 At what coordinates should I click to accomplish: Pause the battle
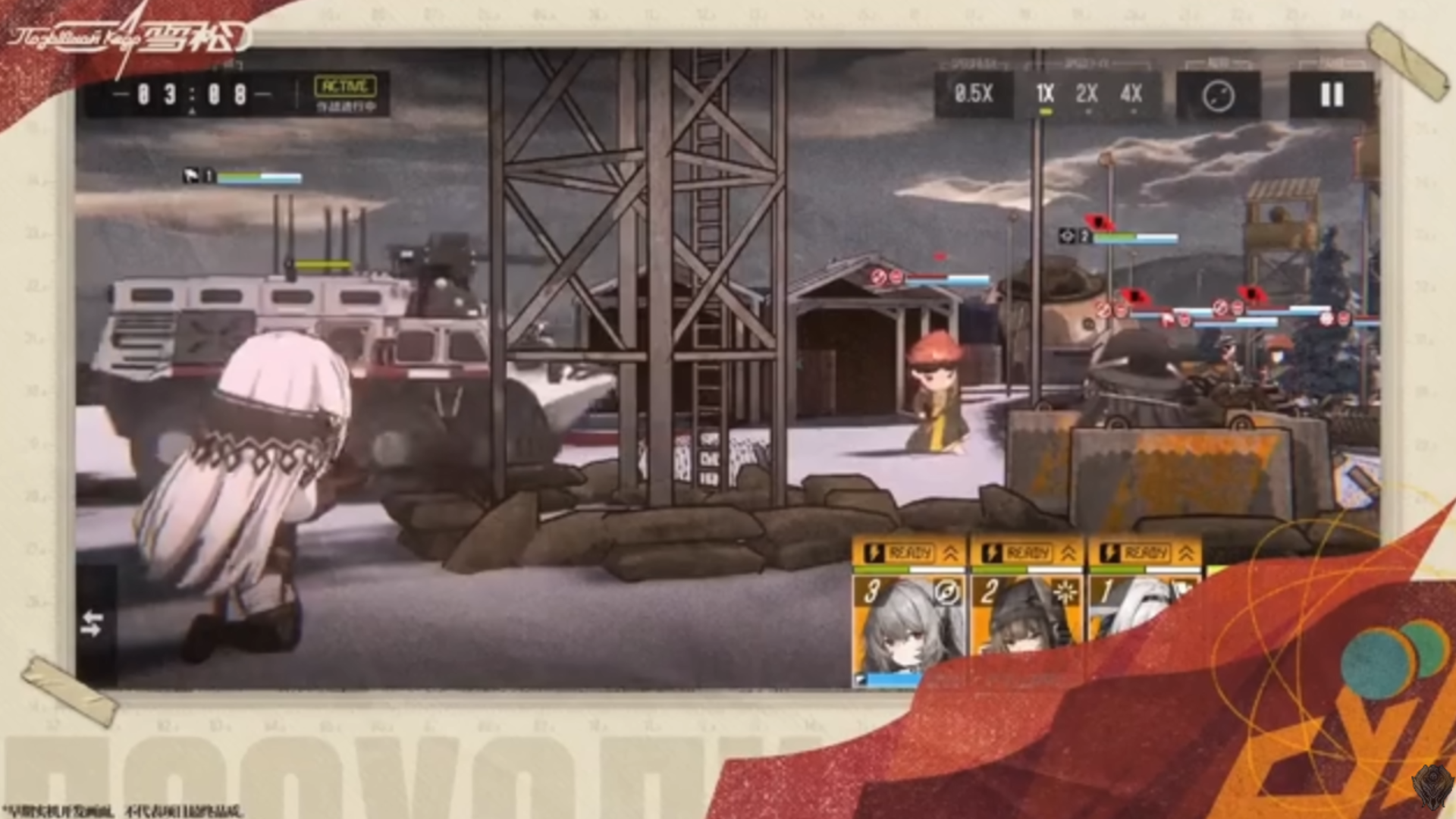point(1332,96)
